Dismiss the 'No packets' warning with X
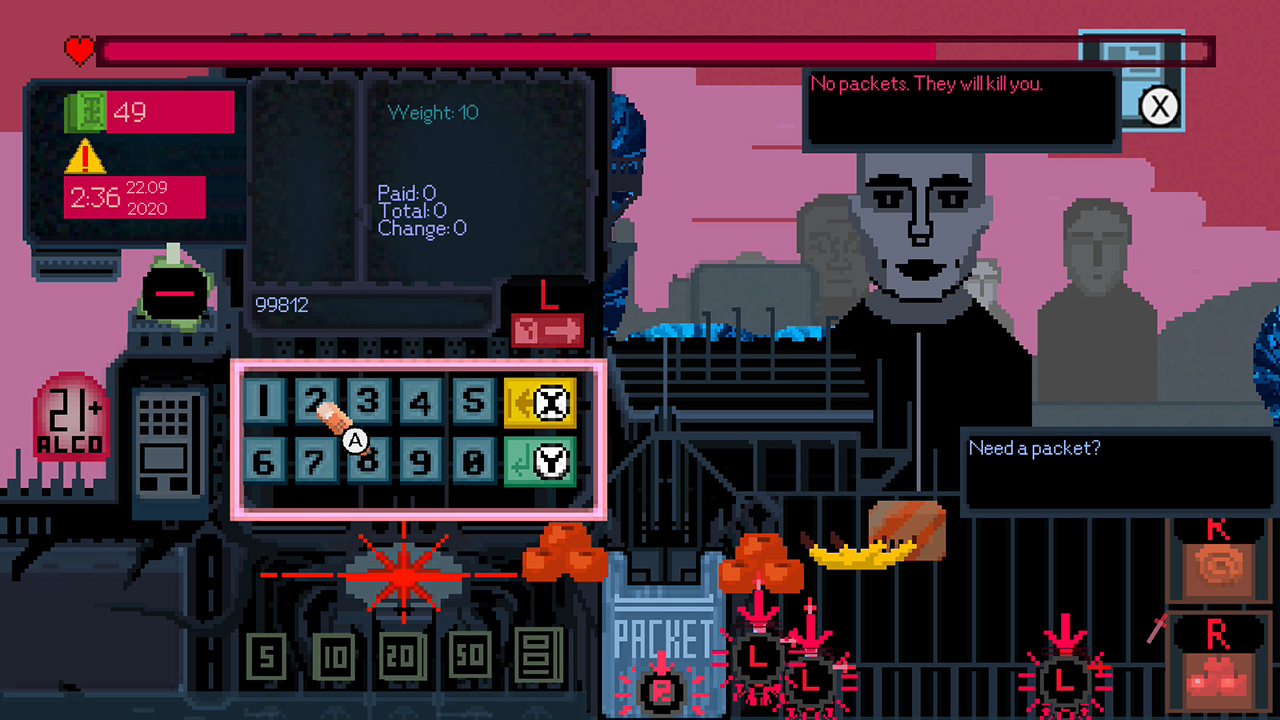This screenshot has height=720, width=1280. coord(1159,107)
